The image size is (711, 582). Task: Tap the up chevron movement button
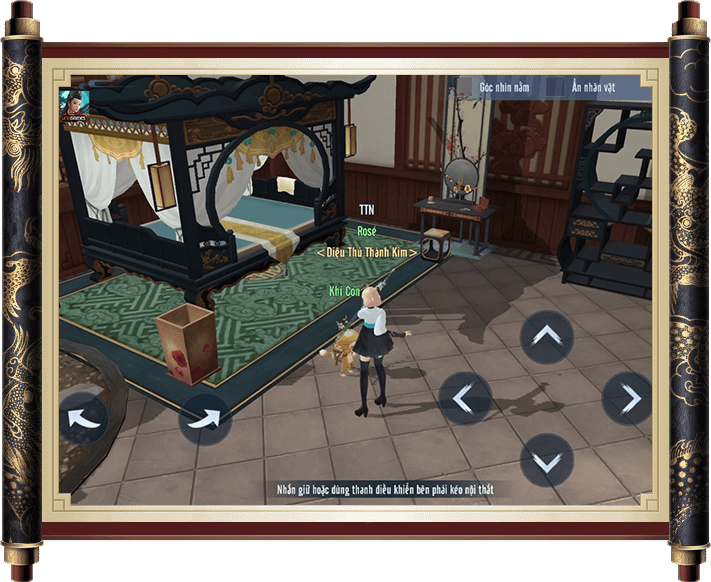(547, 338)
